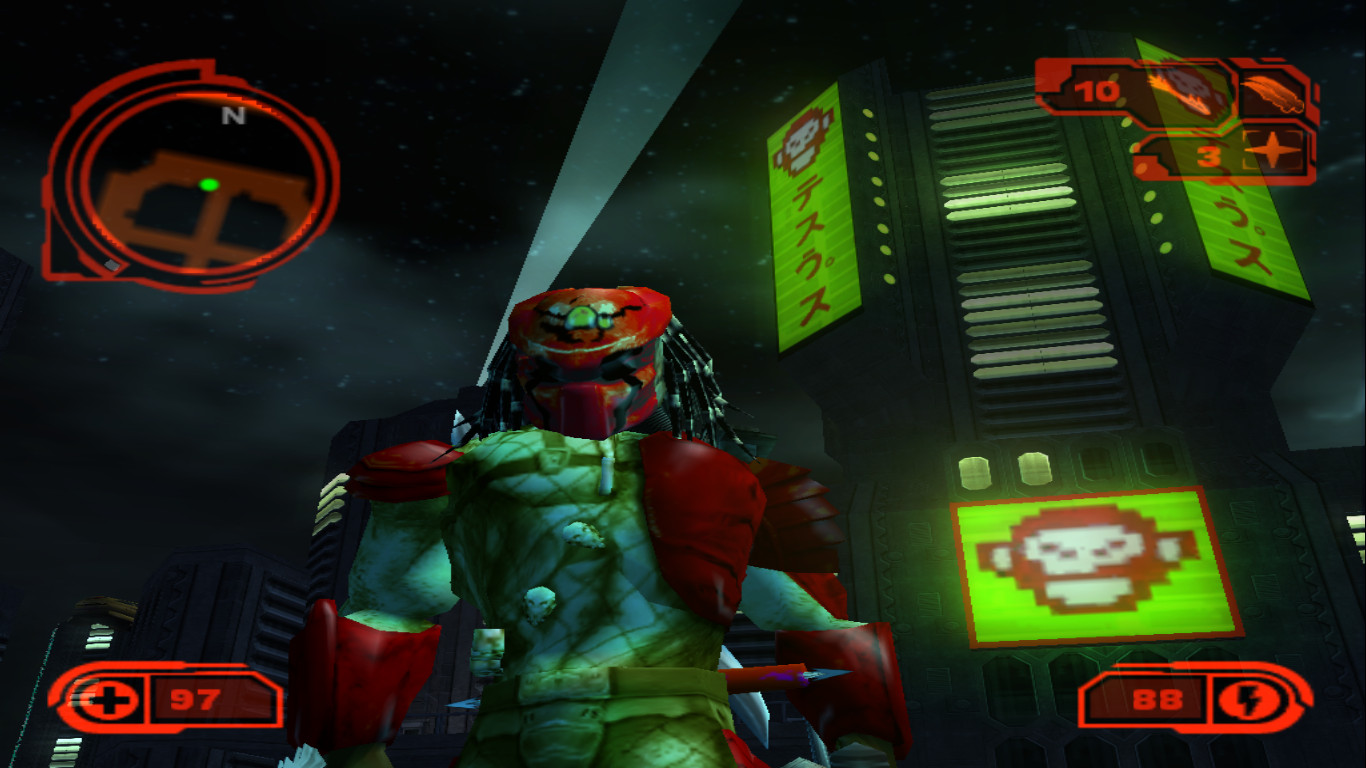This screenshot has height=768, width=1366.
Task: Click the N compass marker on the minimap
Action: 233,117
